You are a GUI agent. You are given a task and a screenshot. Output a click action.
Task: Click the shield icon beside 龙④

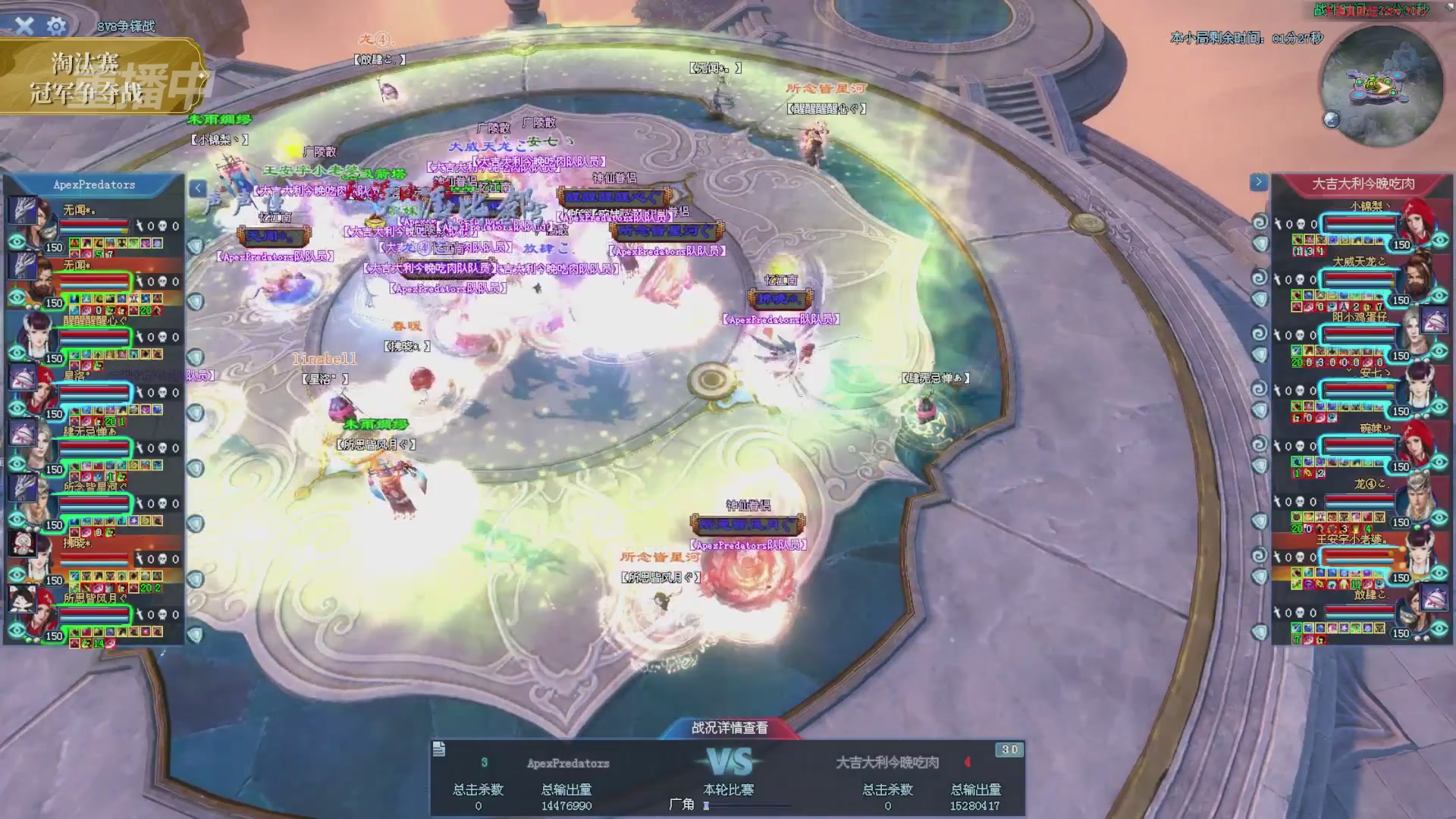pos(1260,521)
